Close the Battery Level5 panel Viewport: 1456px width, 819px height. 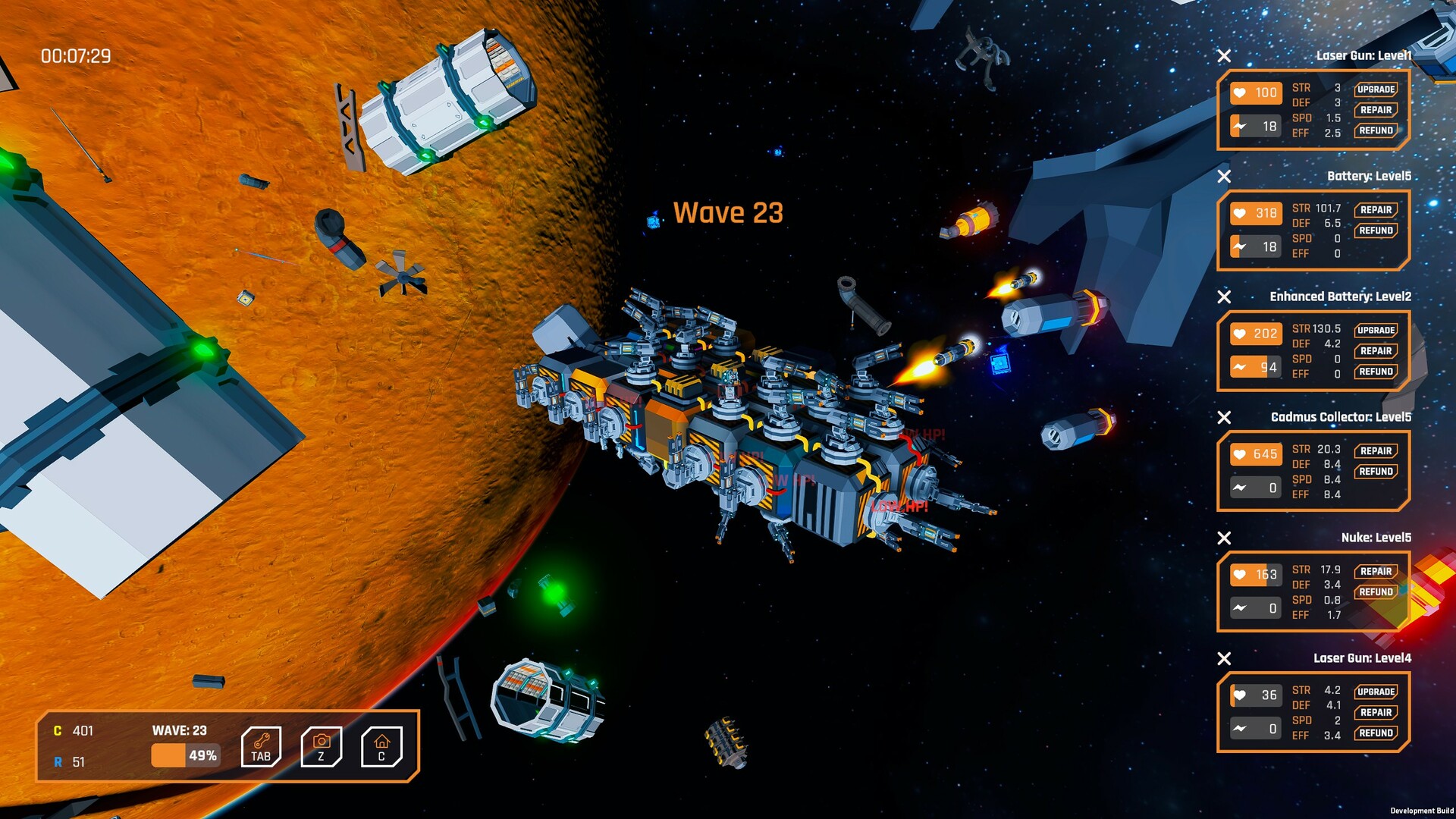tap(1224, 177)
